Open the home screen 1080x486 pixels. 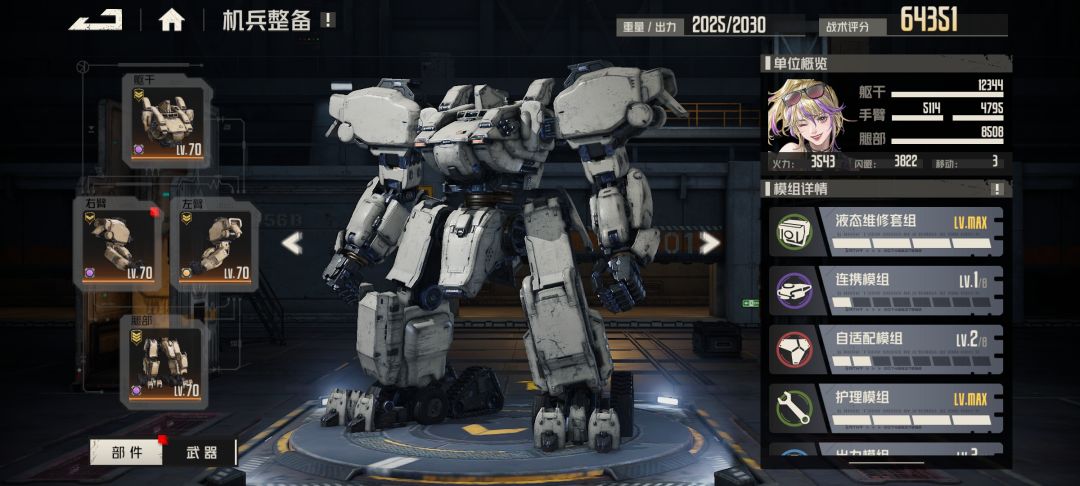(171, 20)
